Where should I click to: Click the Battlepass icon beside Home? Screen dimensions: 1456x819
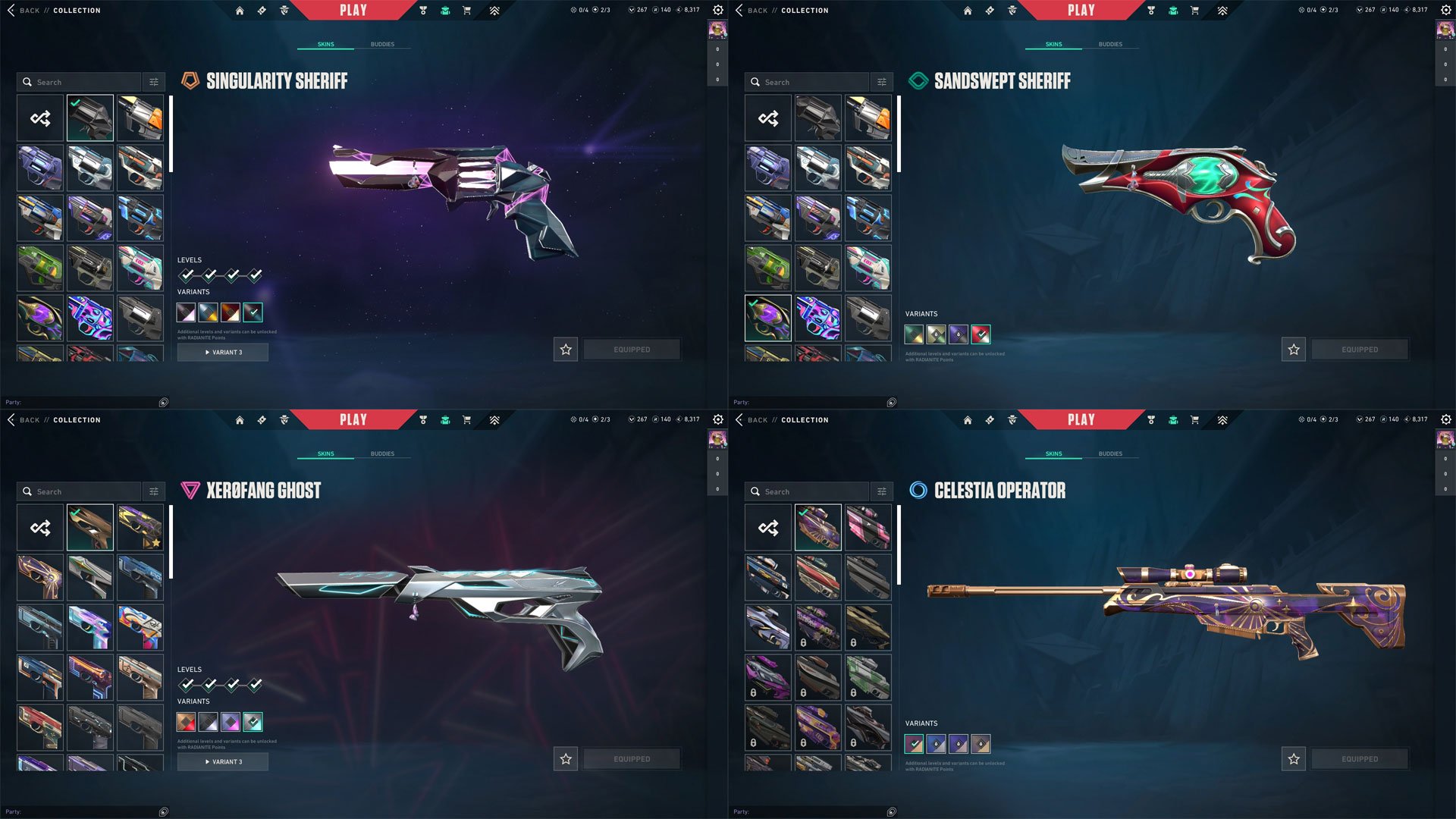(262, 10)
